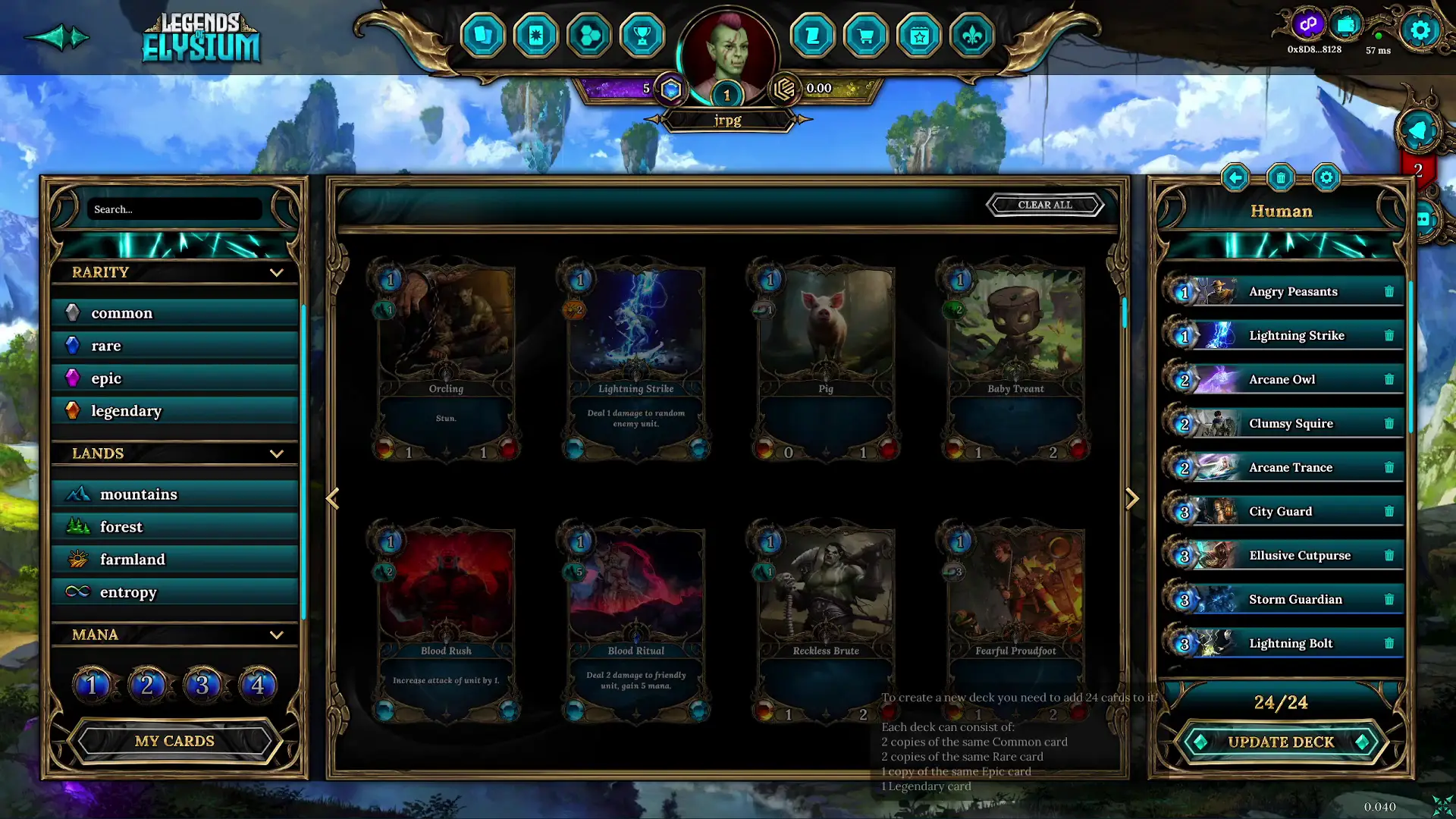Open events via the calendar star icon
This screenshot has height=819, width=1456.
[x=919, y=36]
